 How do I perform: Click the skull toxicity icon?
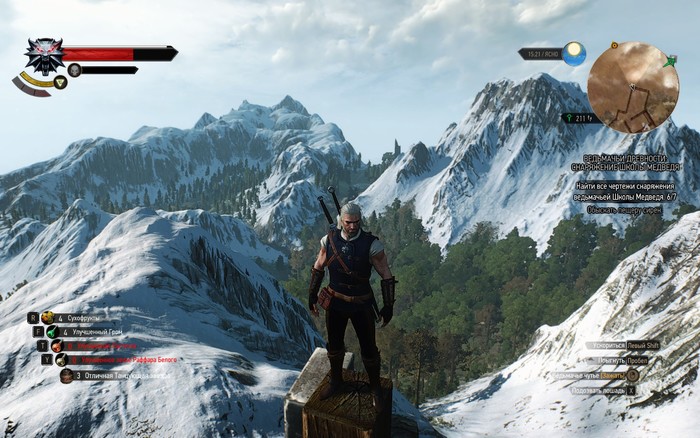coord(74,70)
